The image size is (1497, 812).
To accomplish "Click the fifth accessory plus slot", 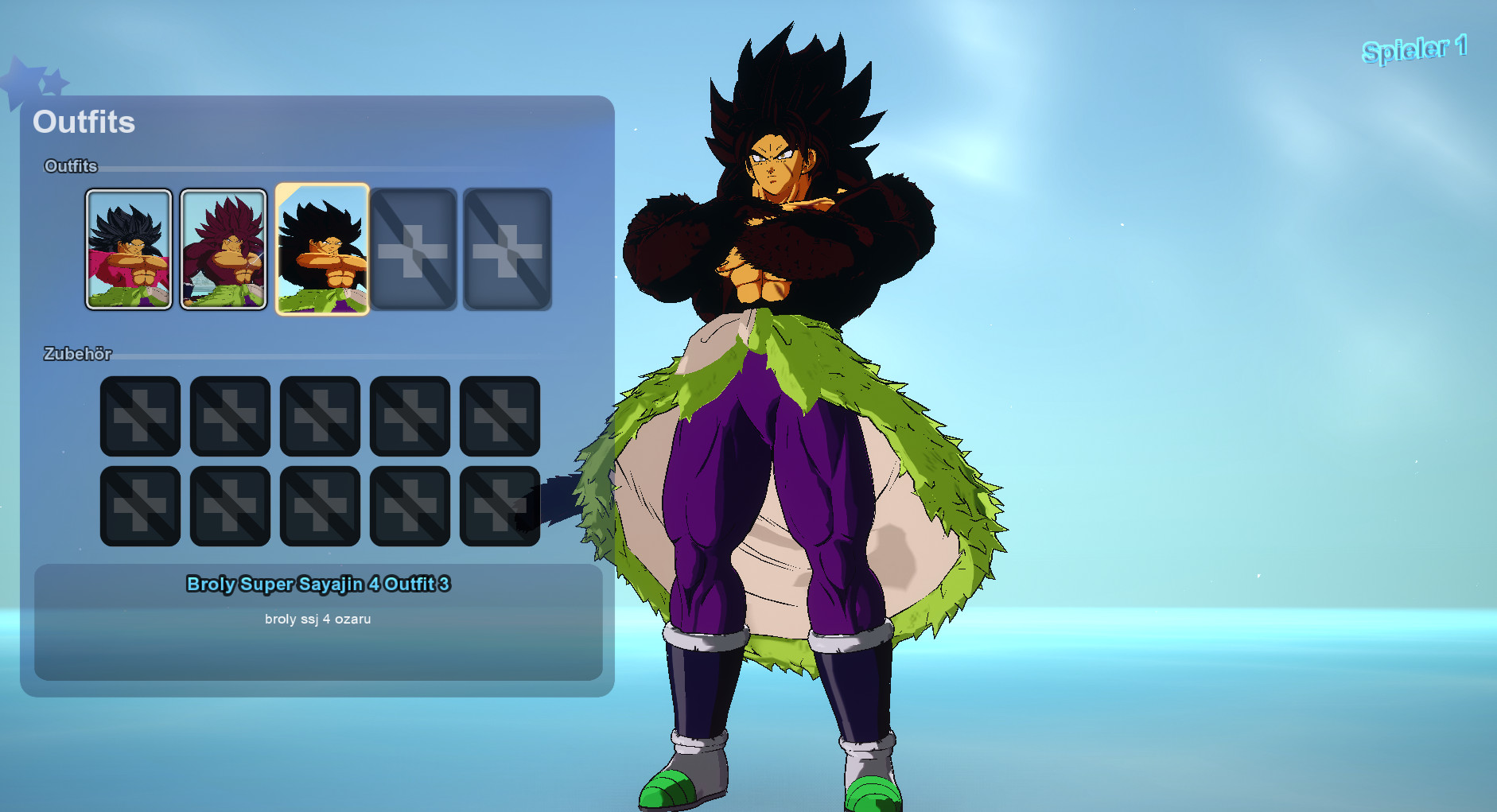I will (x=500, y=415).
